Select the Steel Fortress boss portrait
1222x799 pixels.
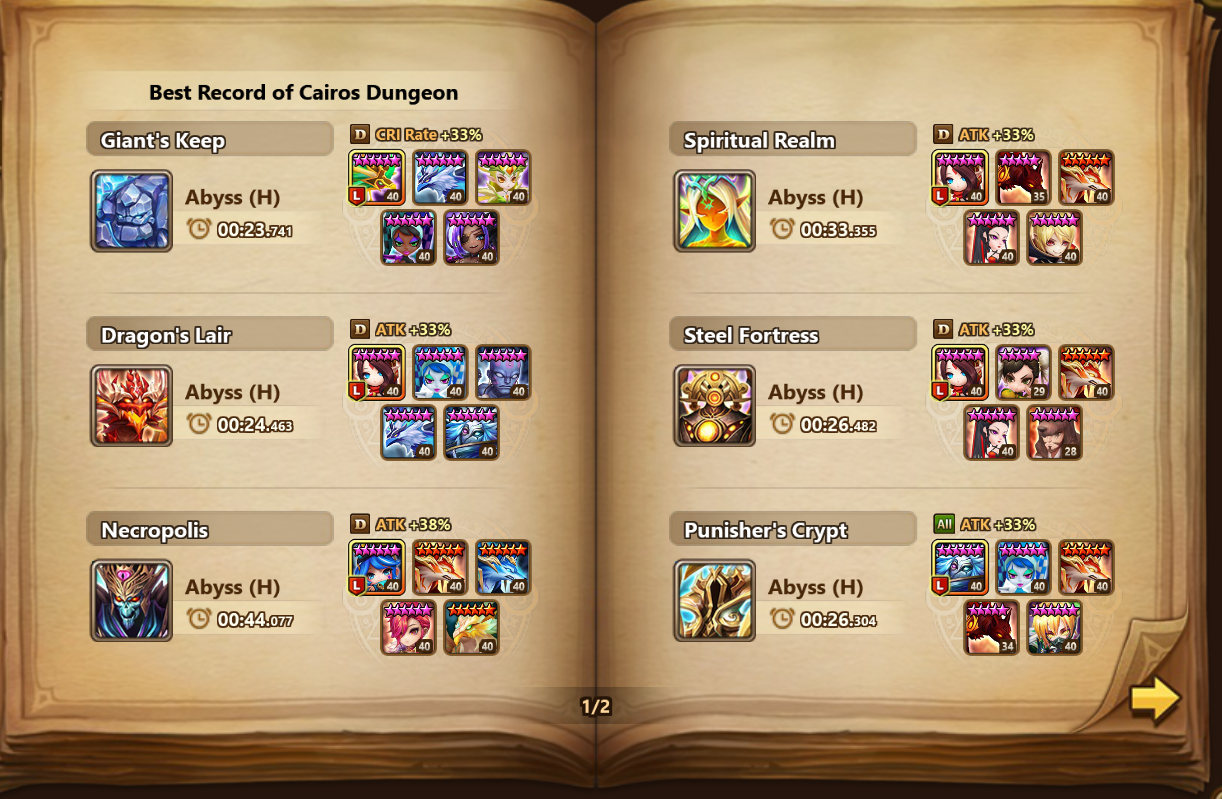coord(714,405)
